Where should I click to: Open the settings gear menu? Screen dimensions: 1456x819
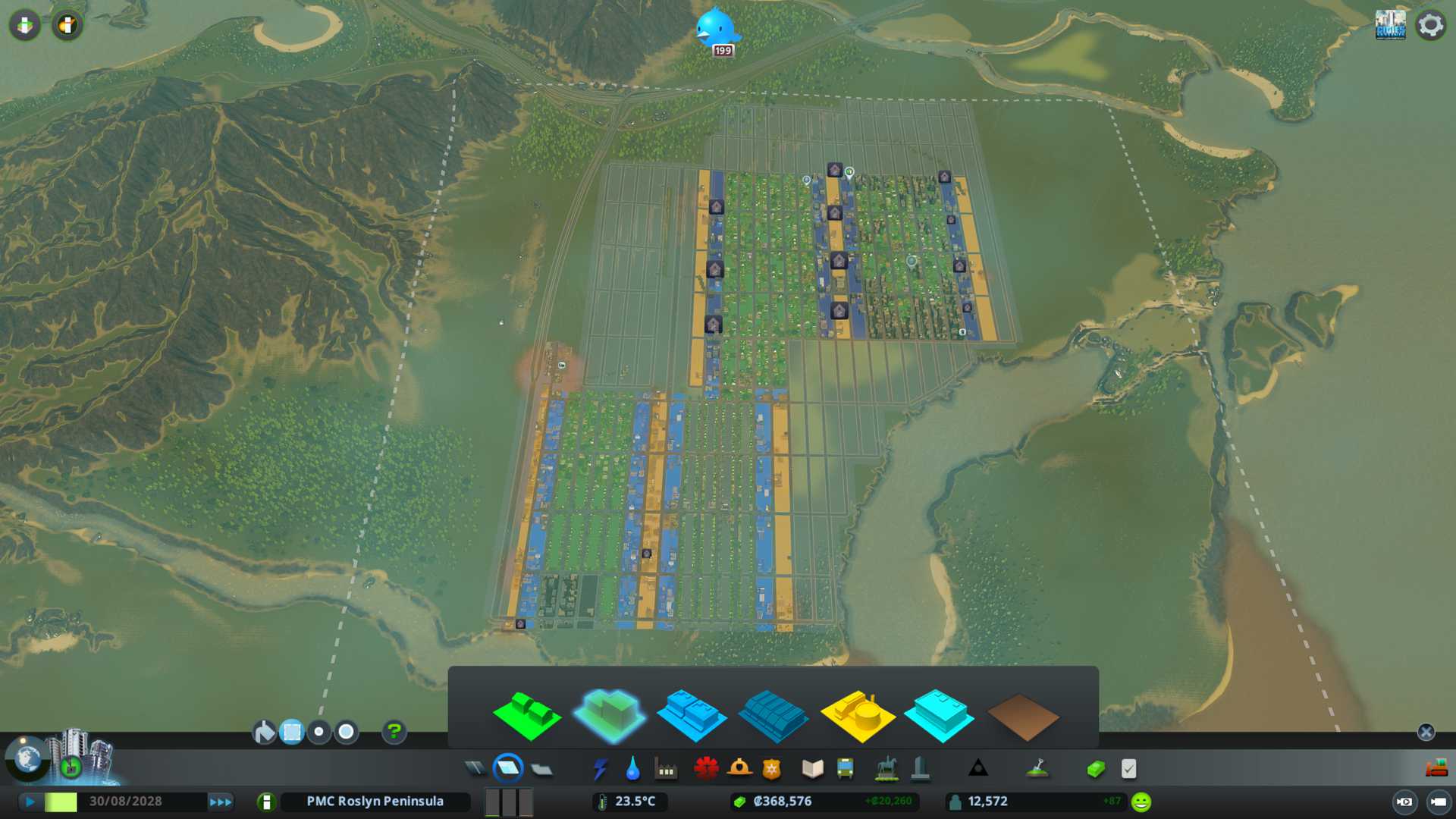1430,25
